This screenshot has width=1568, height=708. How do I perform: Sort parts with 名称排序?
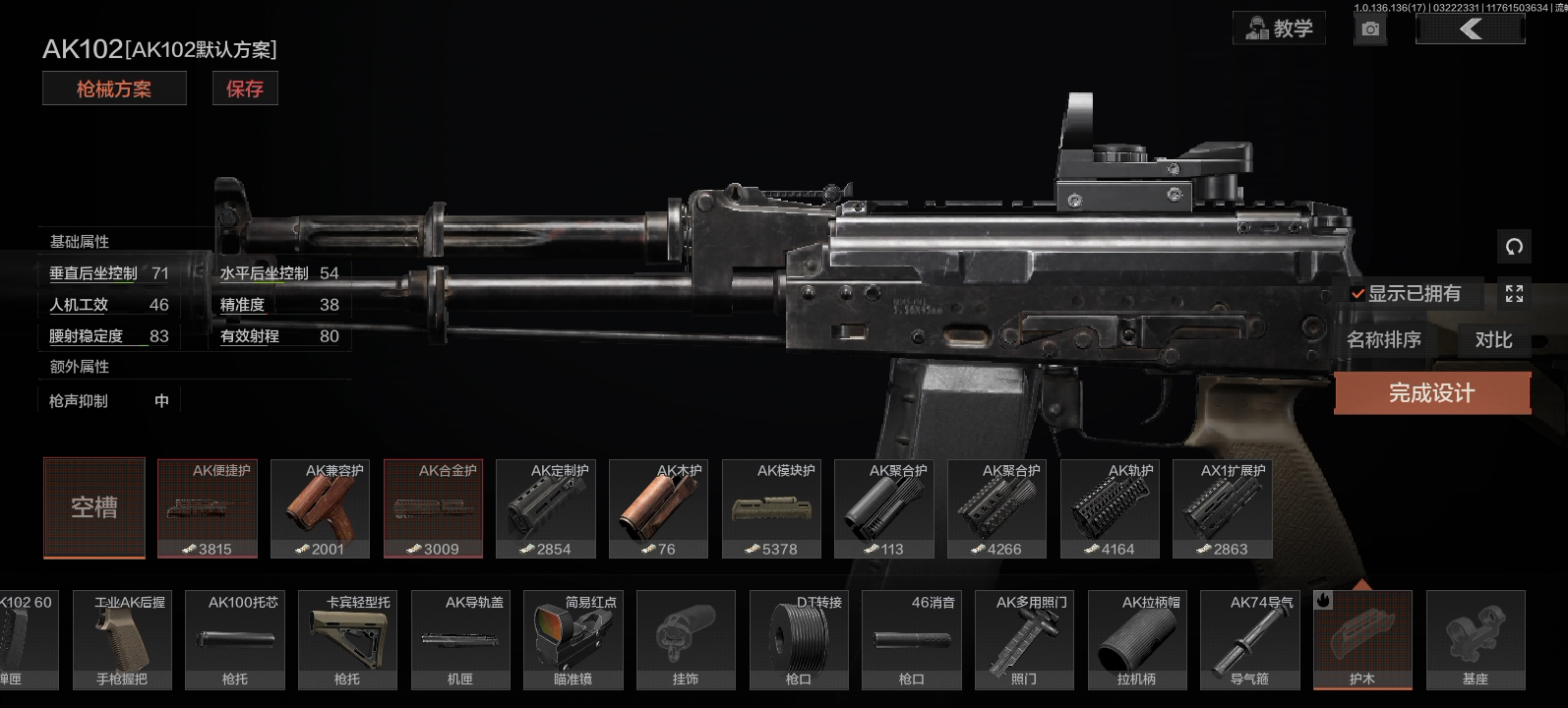[x=1384, y=340]
